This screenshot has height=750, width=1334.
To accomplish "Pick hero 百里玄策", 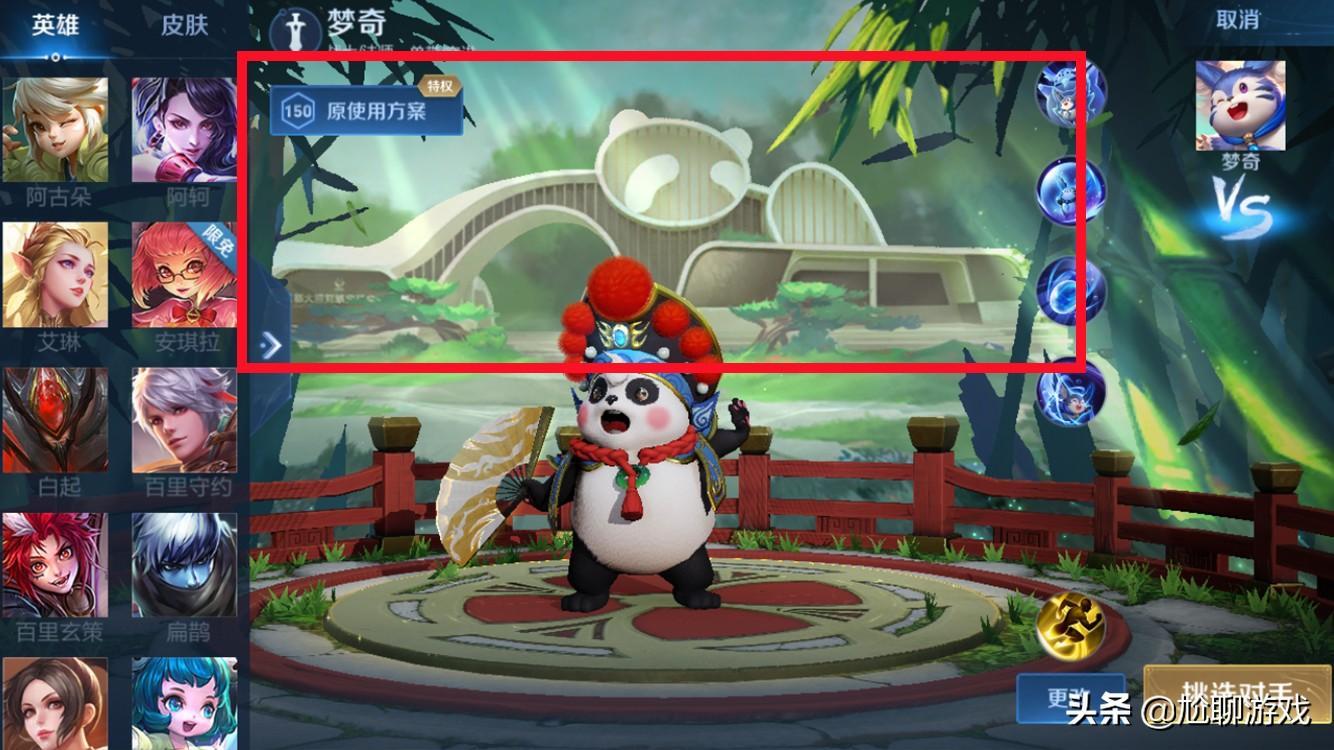I will [x=55, y=565].
